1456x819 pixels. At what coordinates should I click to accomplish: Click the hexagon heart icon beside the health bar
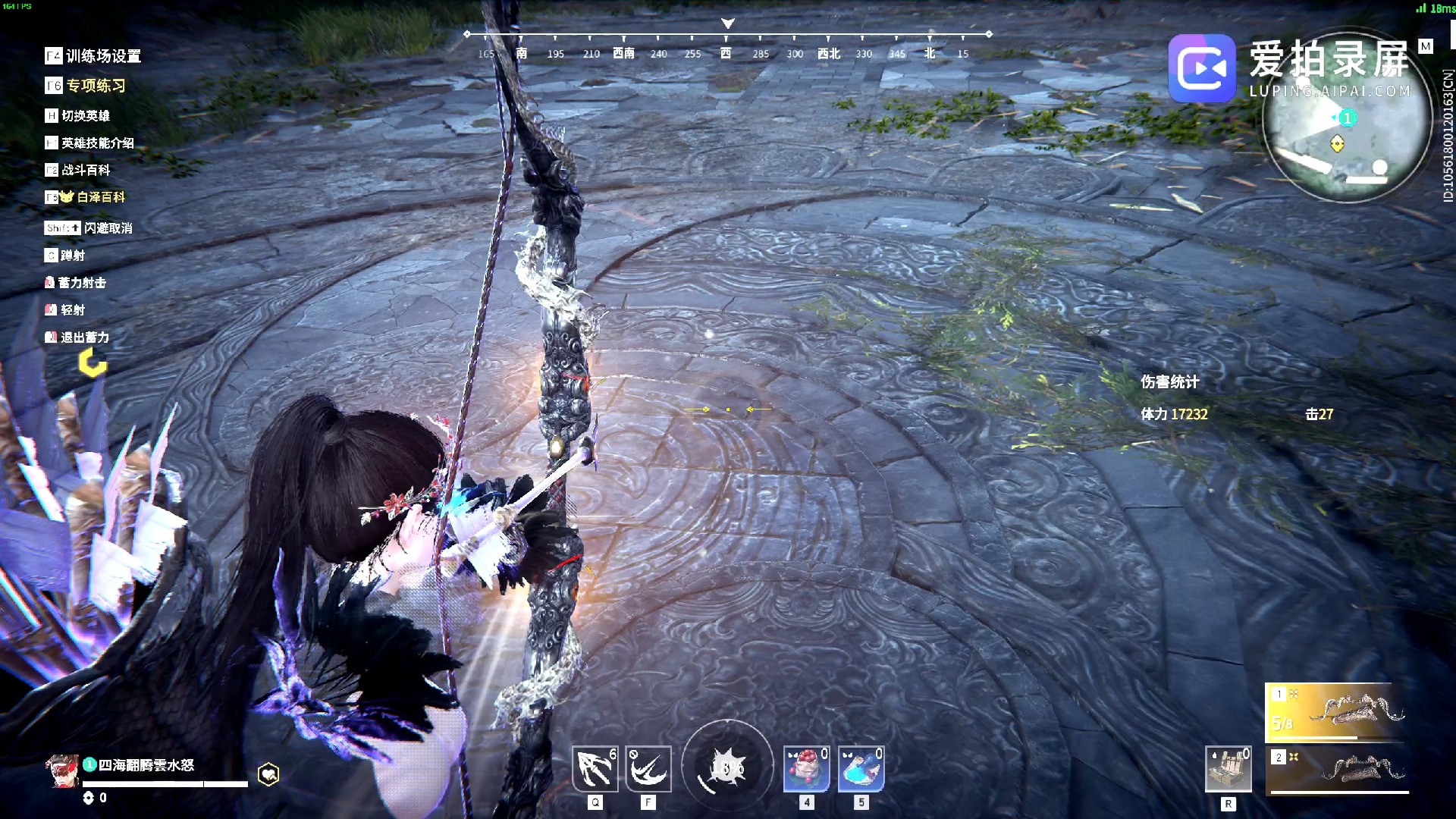coord(268,774)
